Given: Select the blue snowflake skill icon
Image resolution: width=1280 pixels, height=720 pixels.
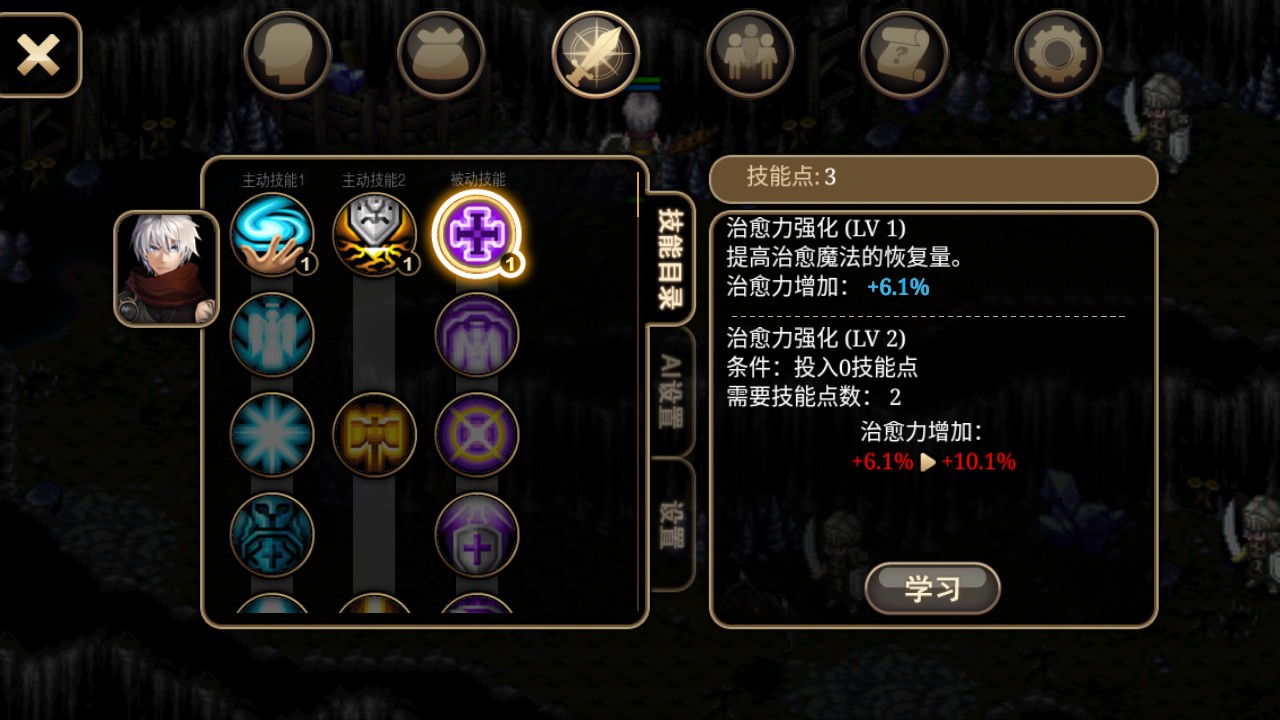Looking at the screenshot, I should (x=270, y=435).
